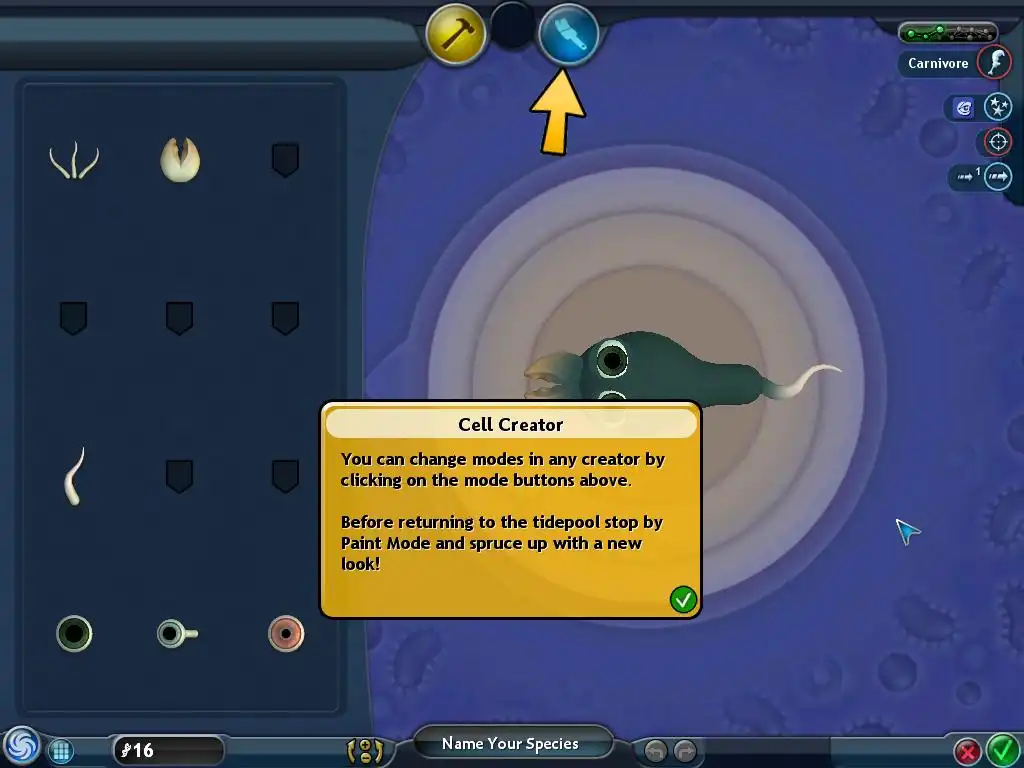Choose the cream-colored jaw mouth part

coord(180,160)
